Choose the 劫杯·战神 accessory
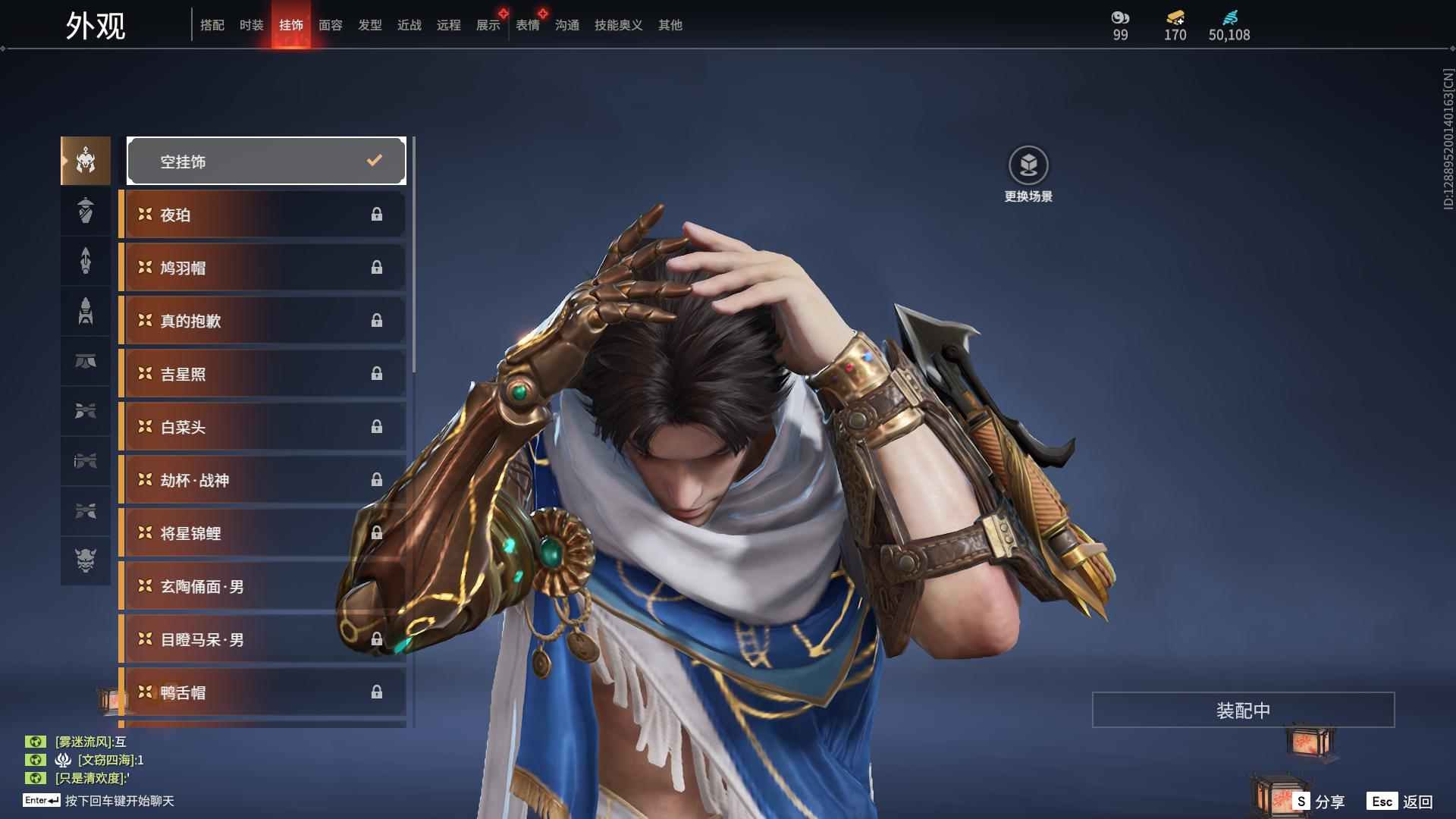 (262, 480)
